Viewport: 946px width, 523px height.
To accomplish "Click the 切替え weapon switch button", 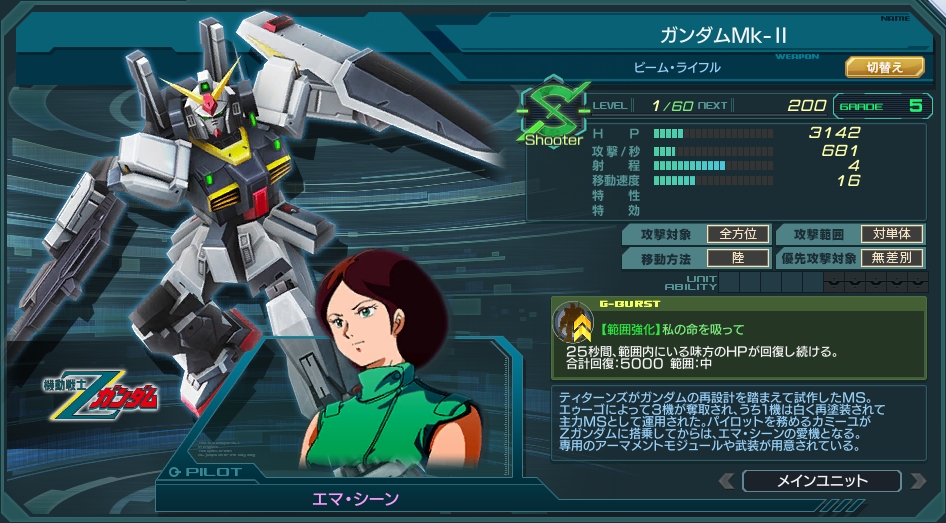I will pyautogui.click(x=884, y=67).
